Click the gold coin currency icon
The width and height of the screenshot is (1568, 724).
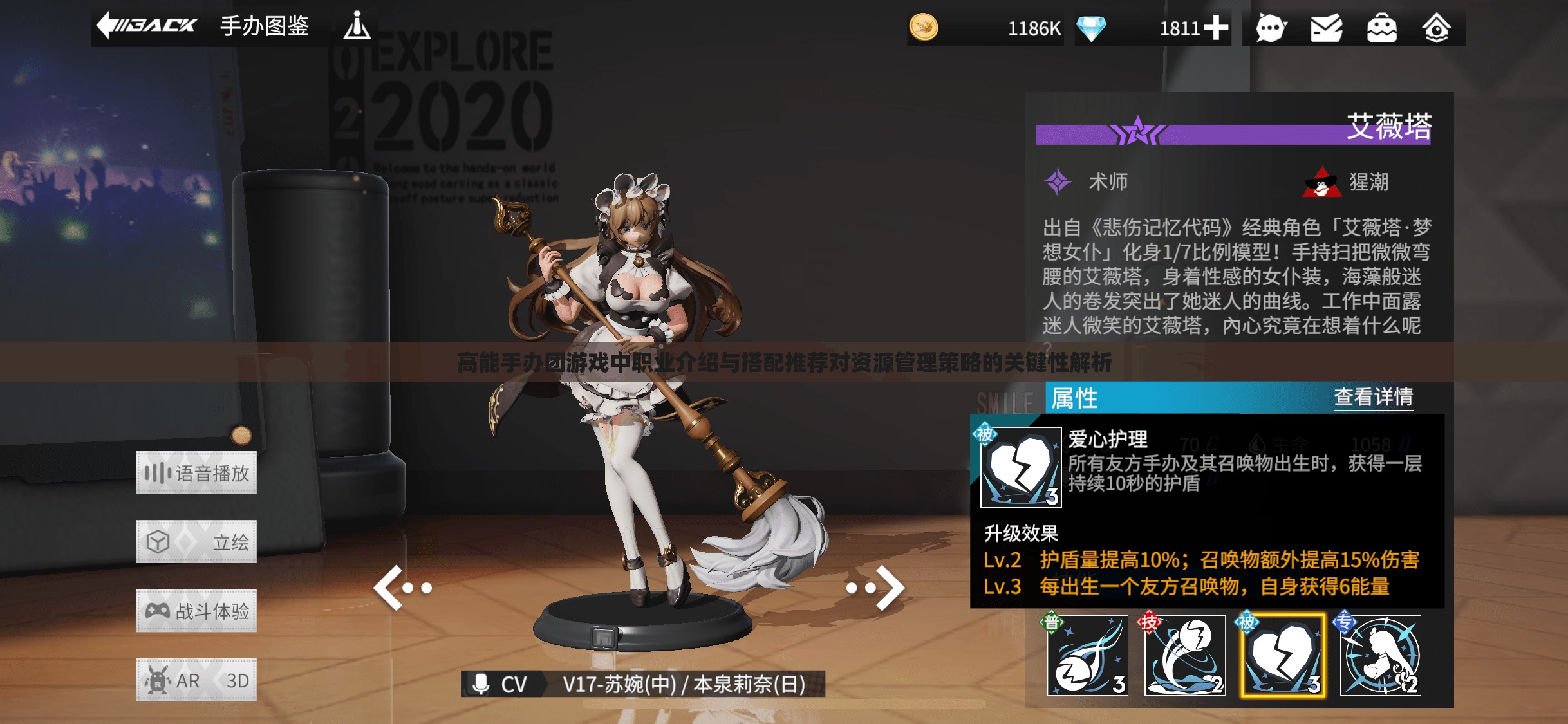(x=924, y=28)
